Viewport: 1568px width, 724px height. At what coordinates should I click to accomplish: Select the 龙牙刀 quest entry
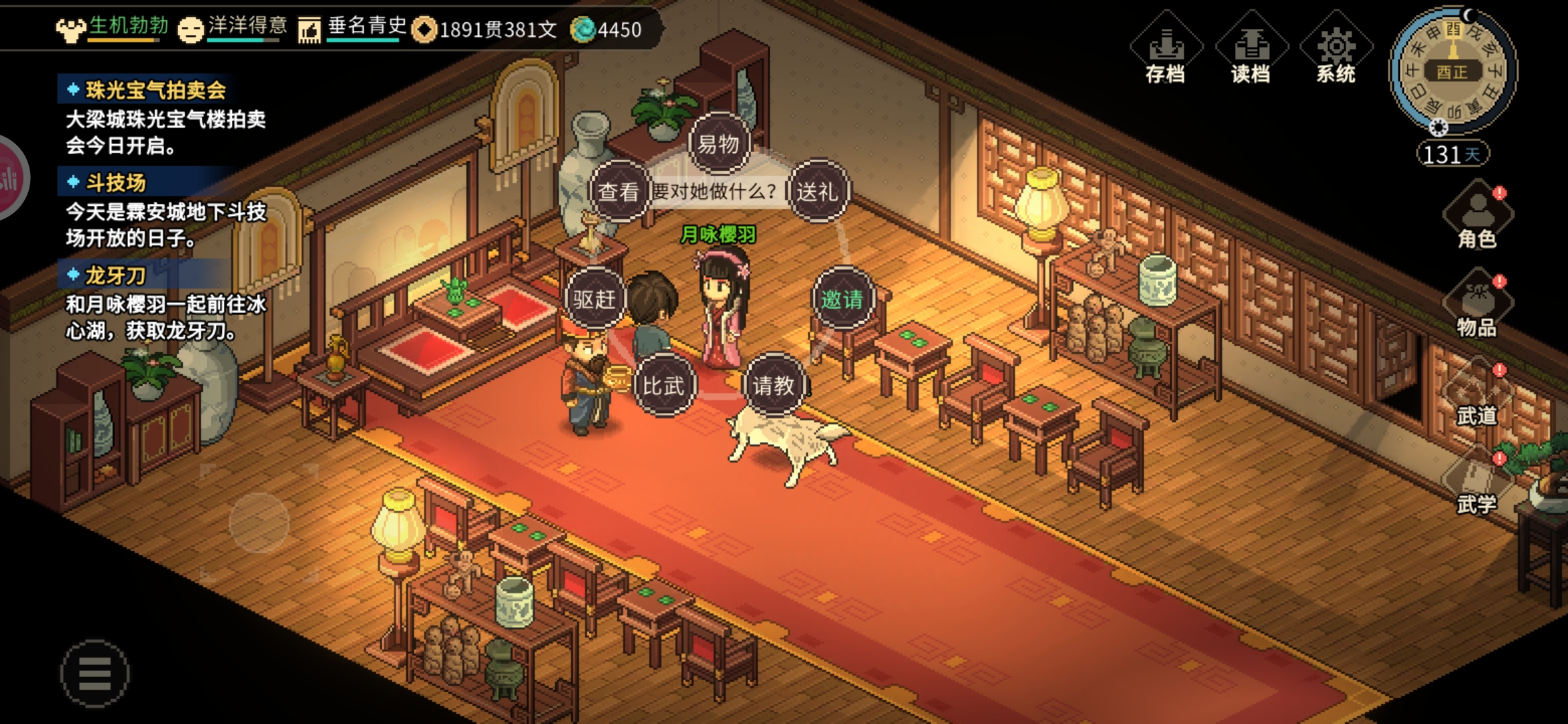click(x=115, y=275)
